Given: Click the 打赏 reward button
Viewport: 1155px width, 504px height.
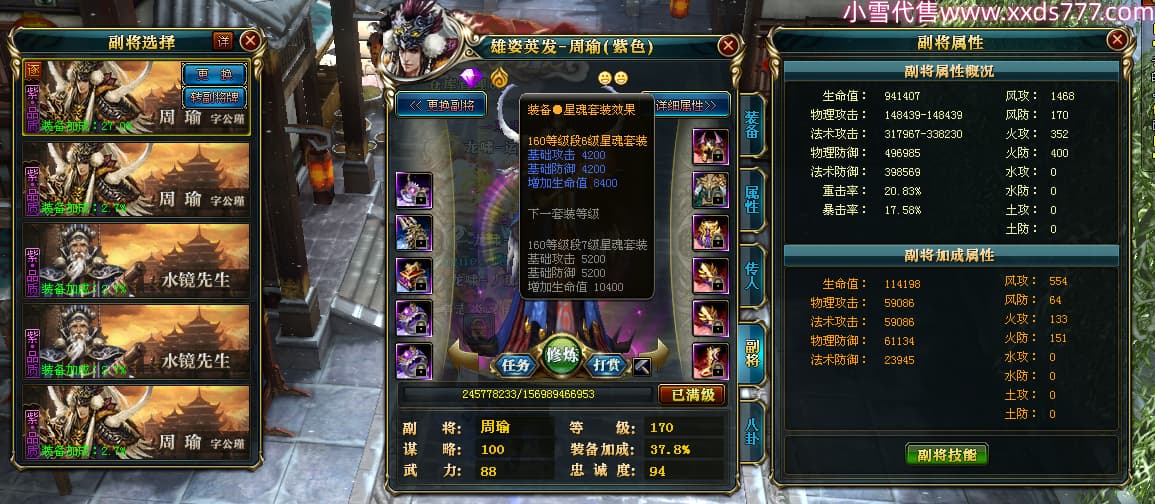Looking at the screenshot, I should tap(608, 364).
